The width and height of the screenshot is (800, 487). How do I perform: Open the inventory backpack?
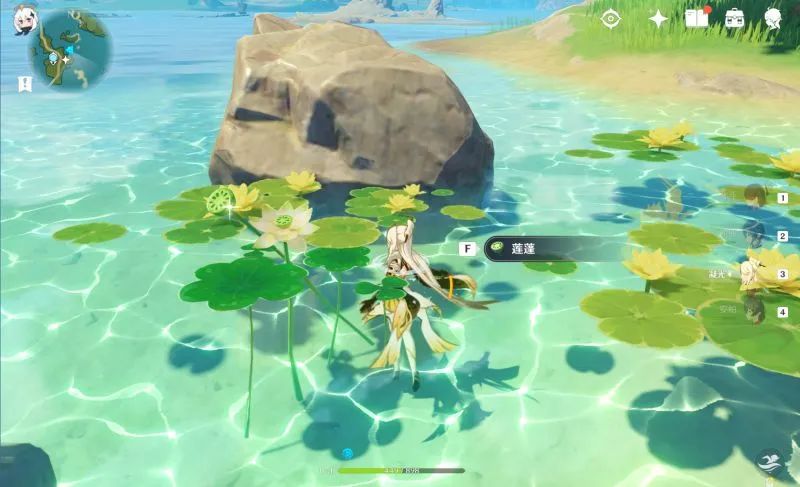[x=735, y=18]
